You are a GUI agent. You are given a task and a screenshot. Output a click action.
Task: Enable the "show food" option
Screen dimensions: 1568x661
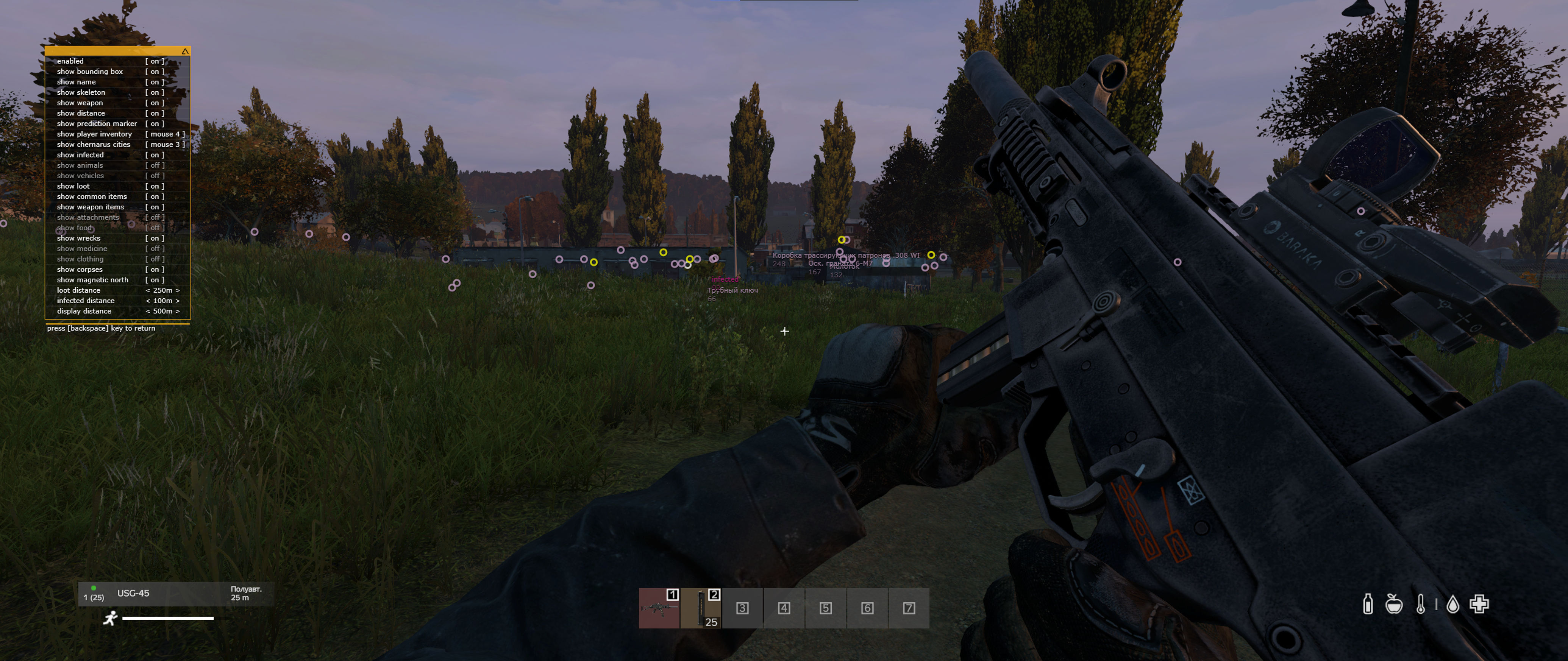[x=155, y=228]
